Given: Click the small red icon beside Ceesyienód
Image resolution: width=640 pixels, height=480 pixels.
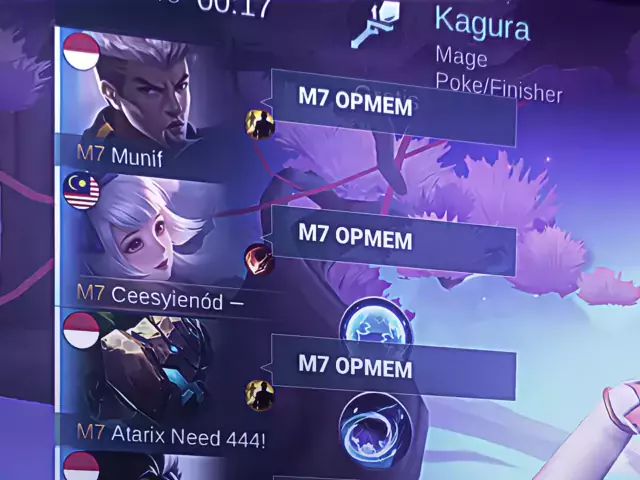Looking at the screenshot, I should [259, 259].
